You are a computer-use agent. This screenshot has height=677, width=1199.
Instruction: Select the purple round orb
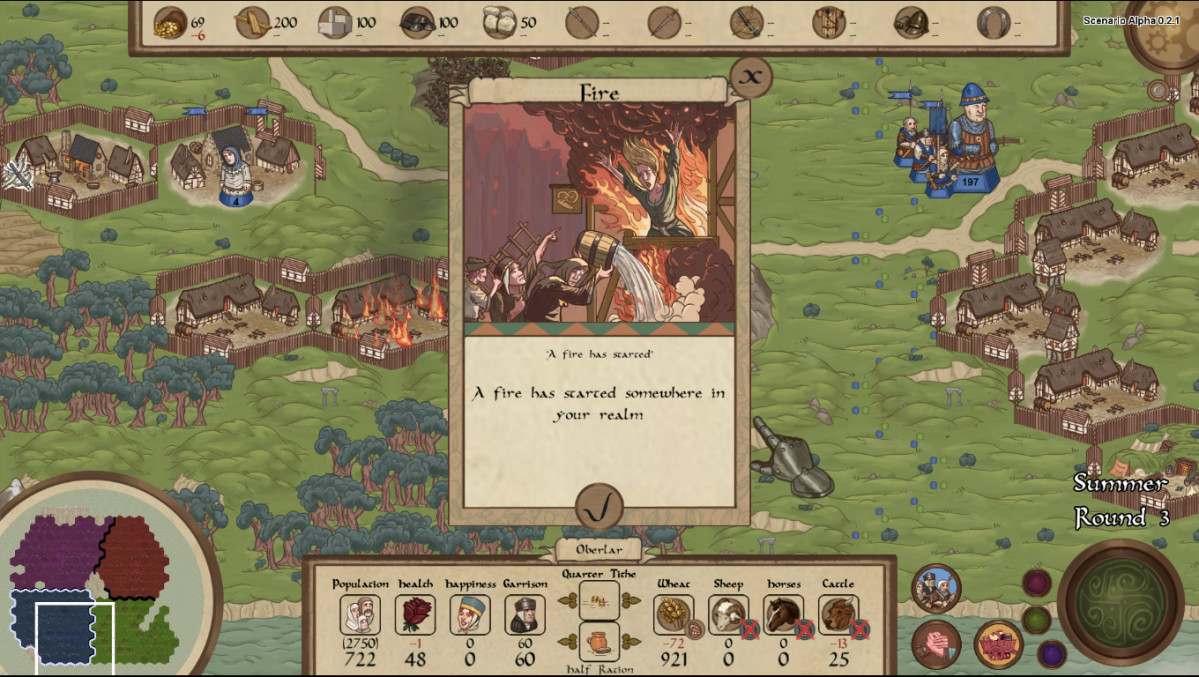1051,654
